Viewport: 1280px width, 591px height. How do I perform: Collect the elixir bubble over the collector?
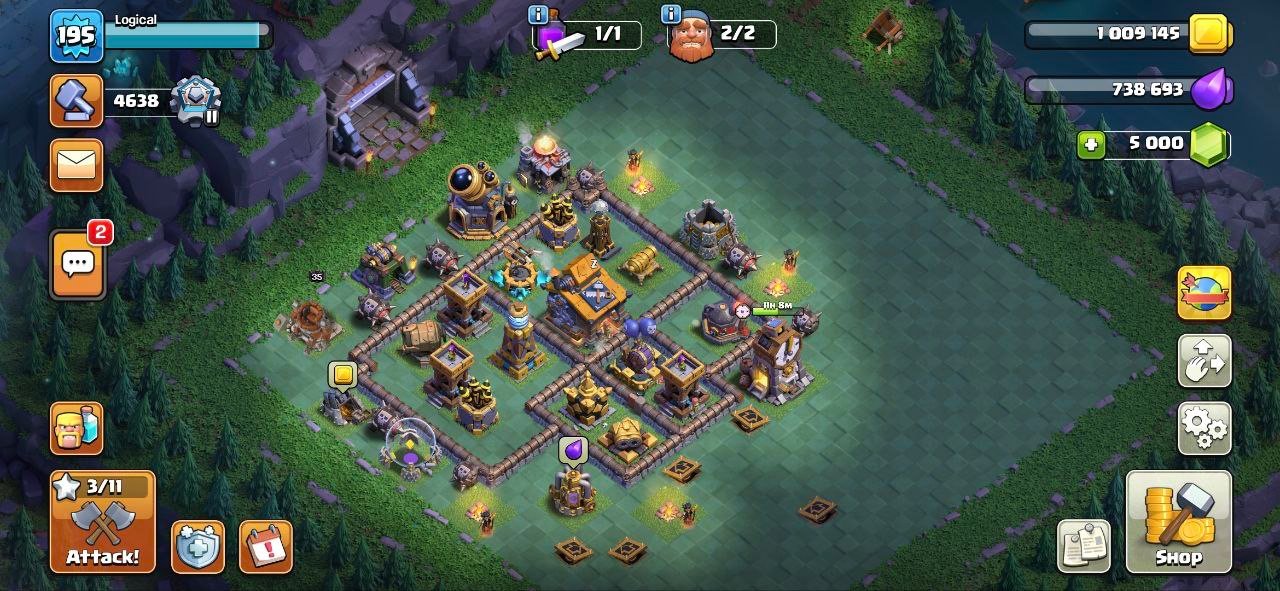573,451
